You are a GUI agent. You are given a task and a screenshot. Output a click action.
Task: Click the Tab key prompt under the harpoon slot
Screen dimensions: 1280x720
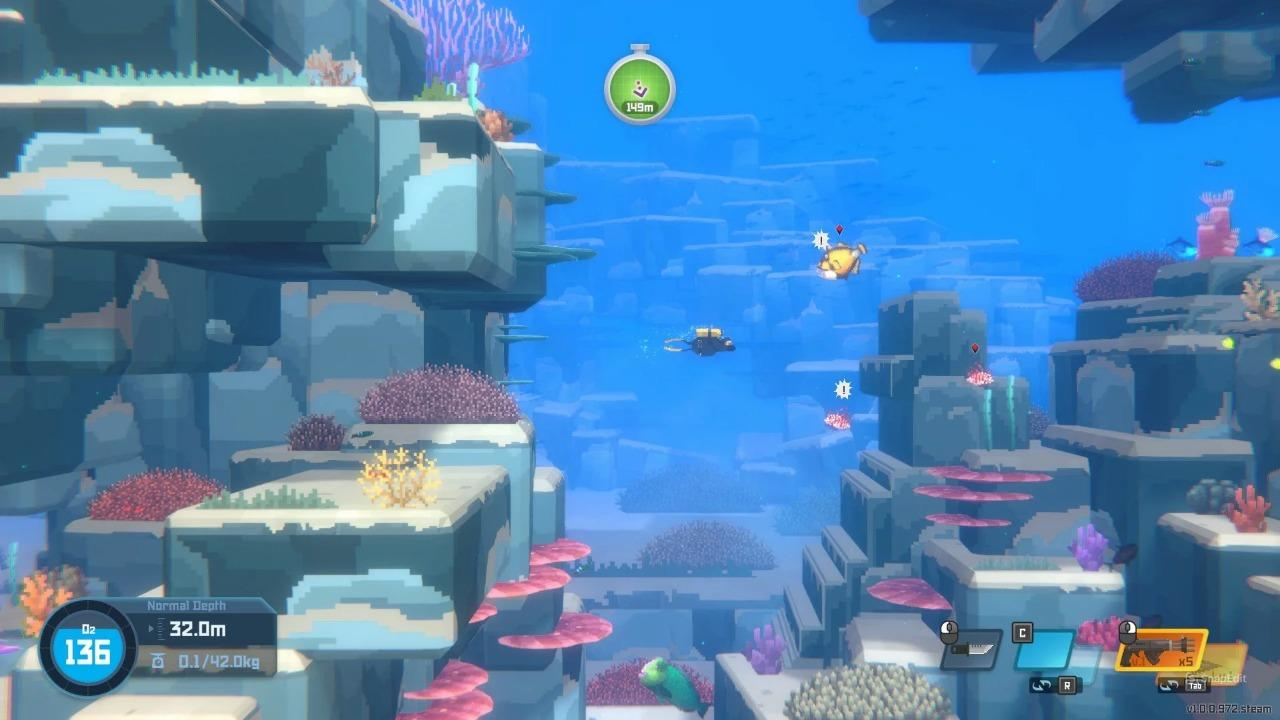tap(1193, 687)
